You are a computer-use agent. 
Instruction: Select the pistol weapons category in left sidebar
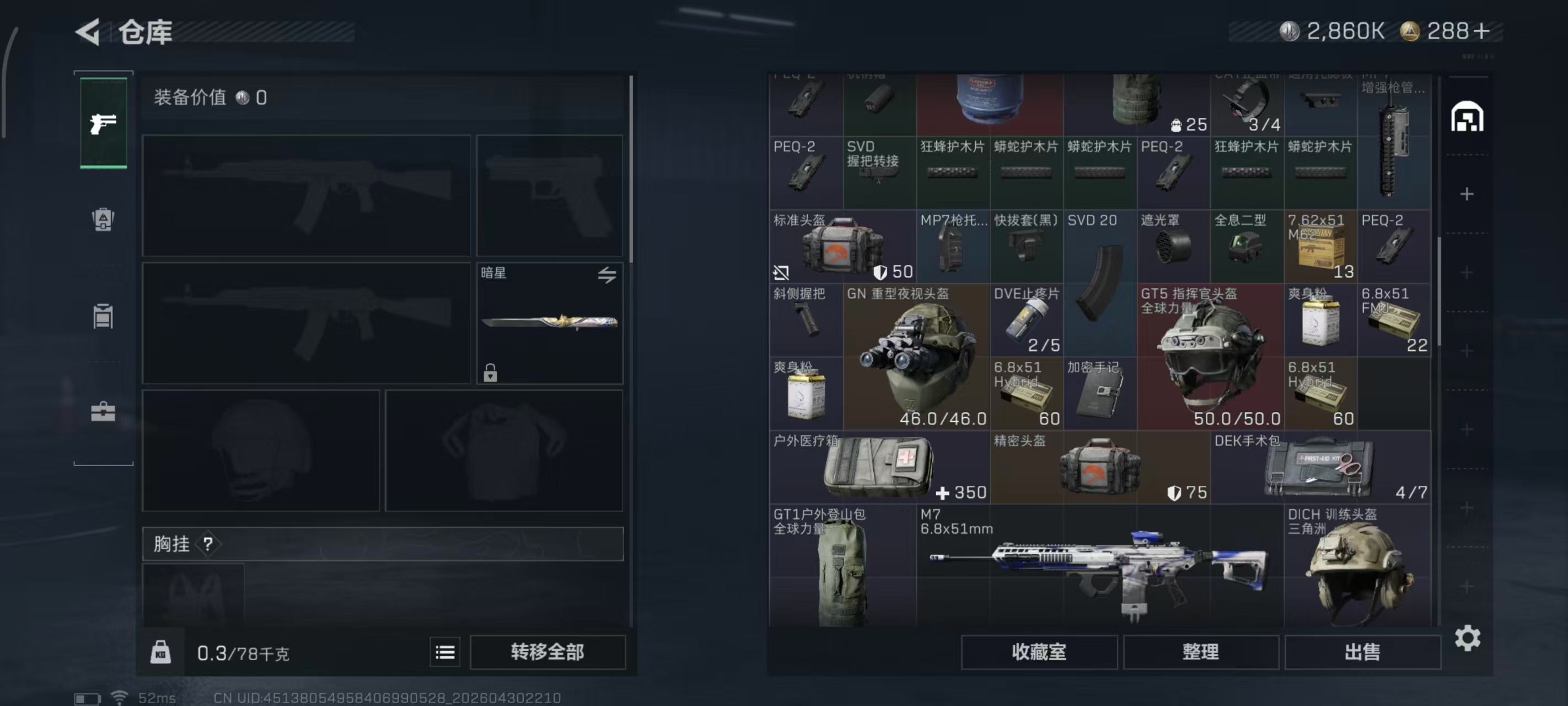point(104,122)
